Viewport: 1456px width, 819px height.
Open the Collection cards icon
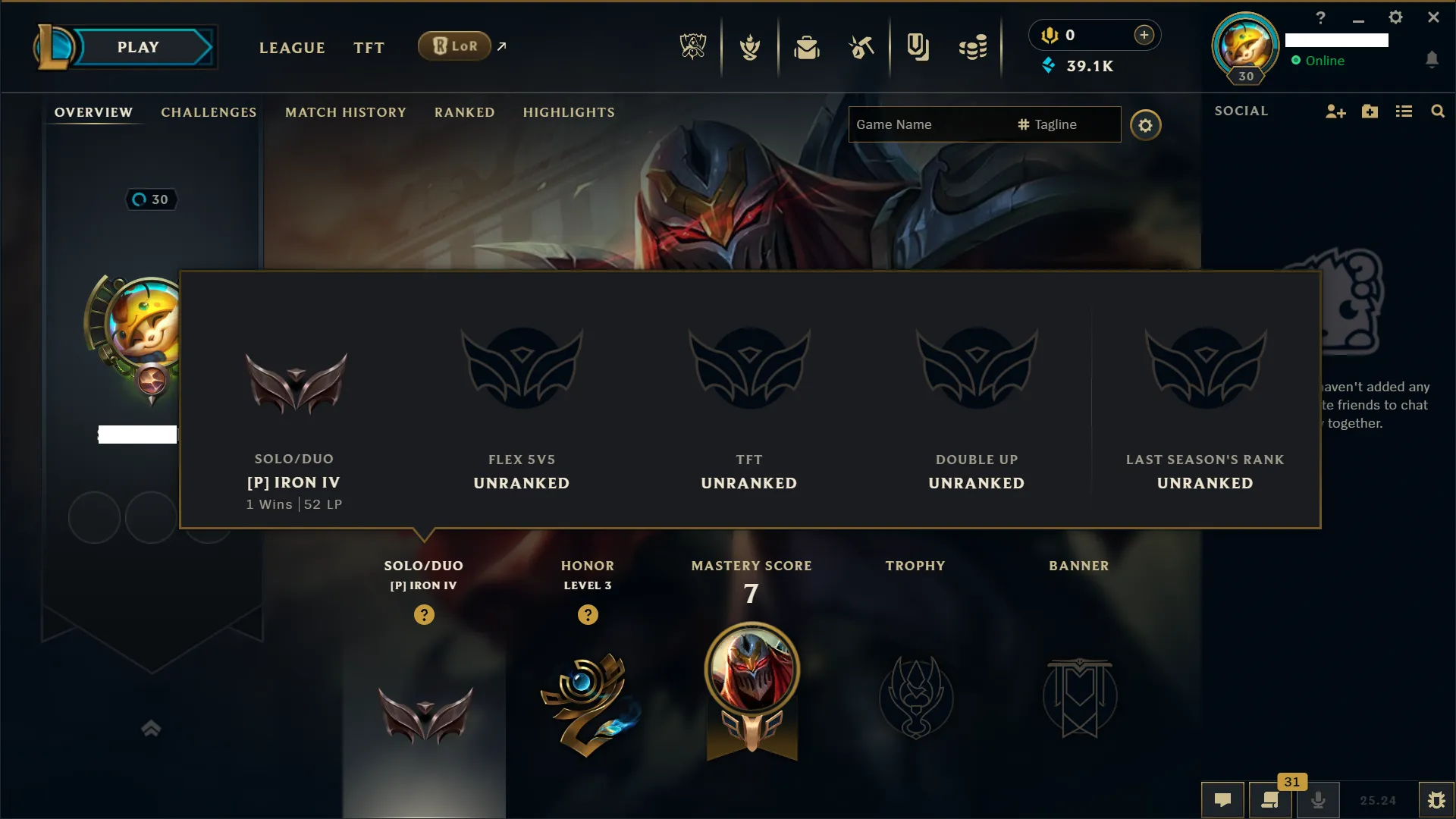click(918, 47)
